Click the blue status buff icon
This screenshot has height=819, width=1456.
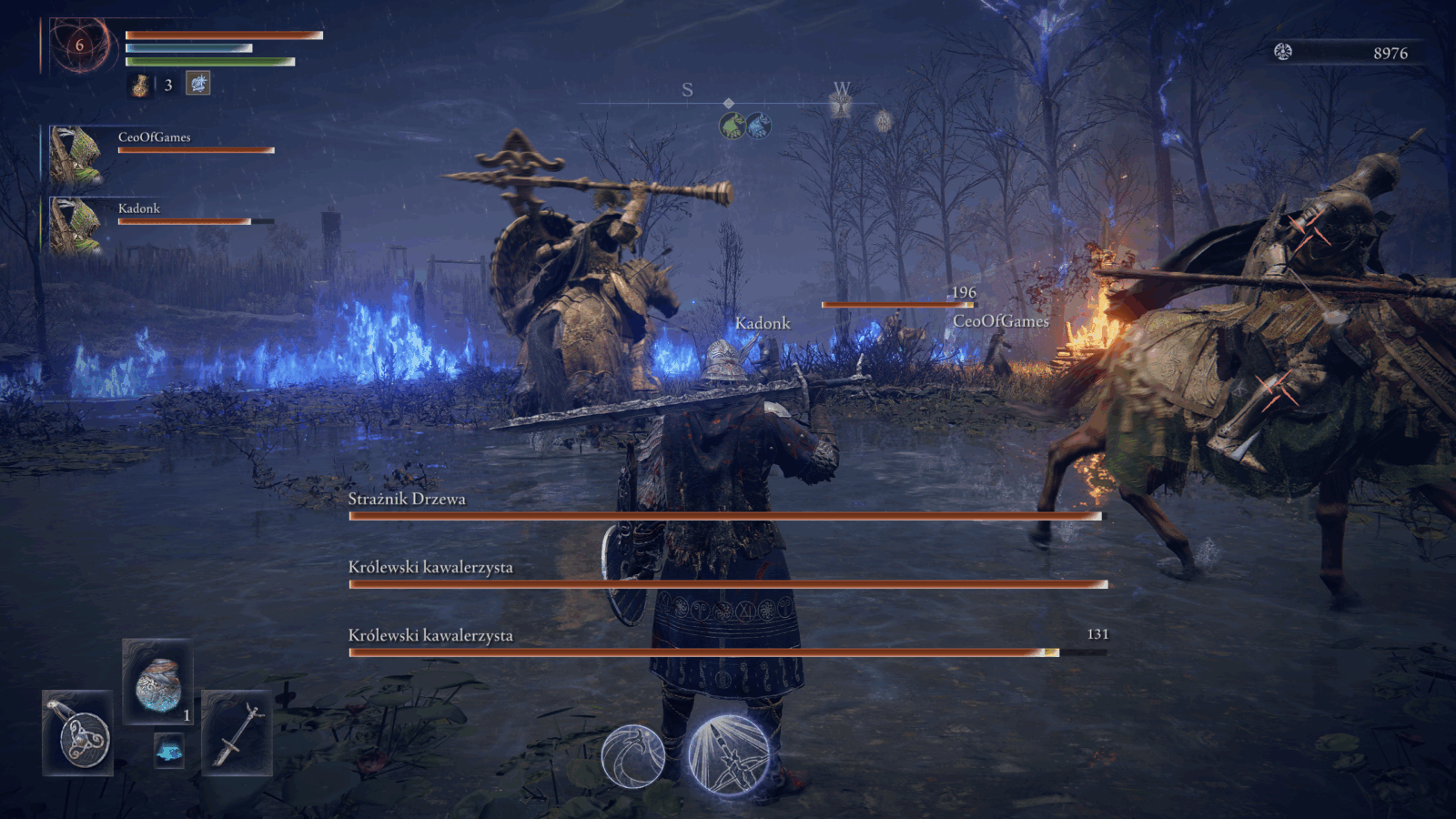click(x=198, y=84)
